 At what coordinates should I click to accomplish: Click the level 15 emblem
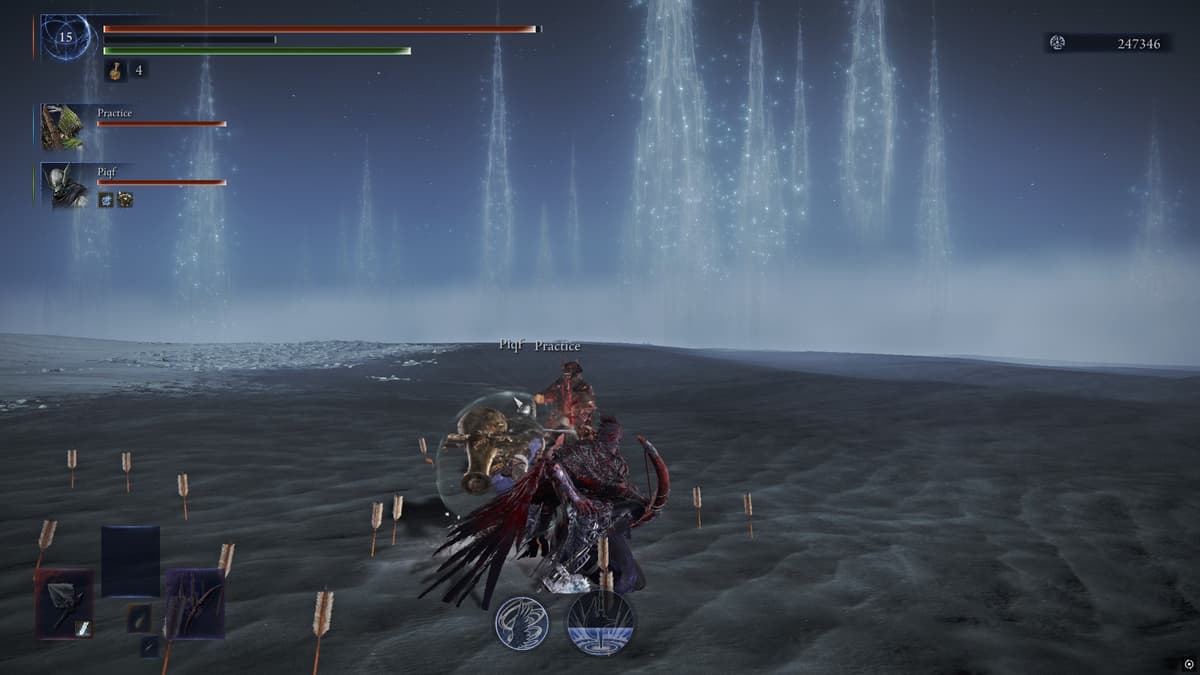(x=66, y=38)
